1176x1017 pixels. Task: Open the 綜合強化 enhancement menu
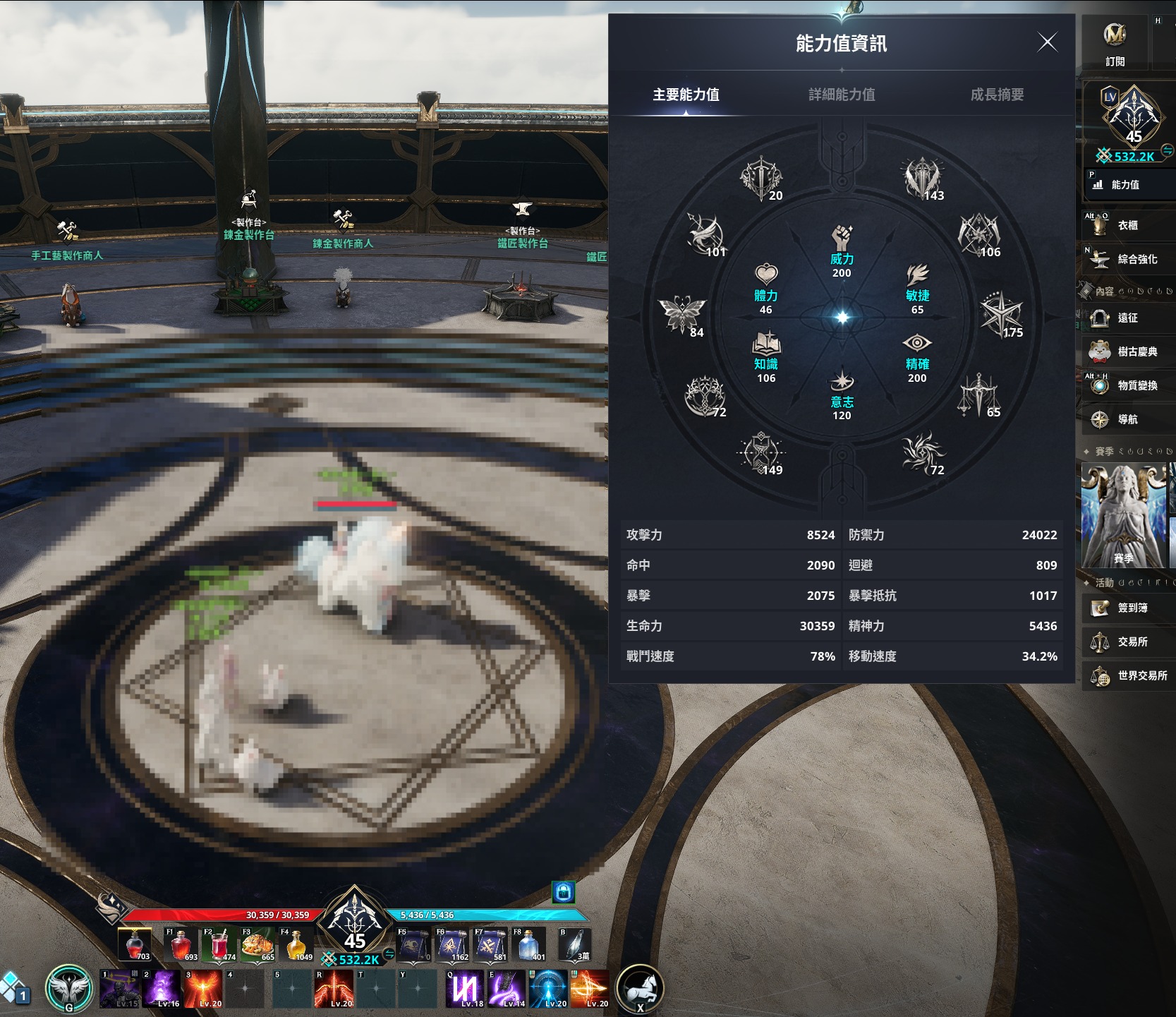[1127, 259]
